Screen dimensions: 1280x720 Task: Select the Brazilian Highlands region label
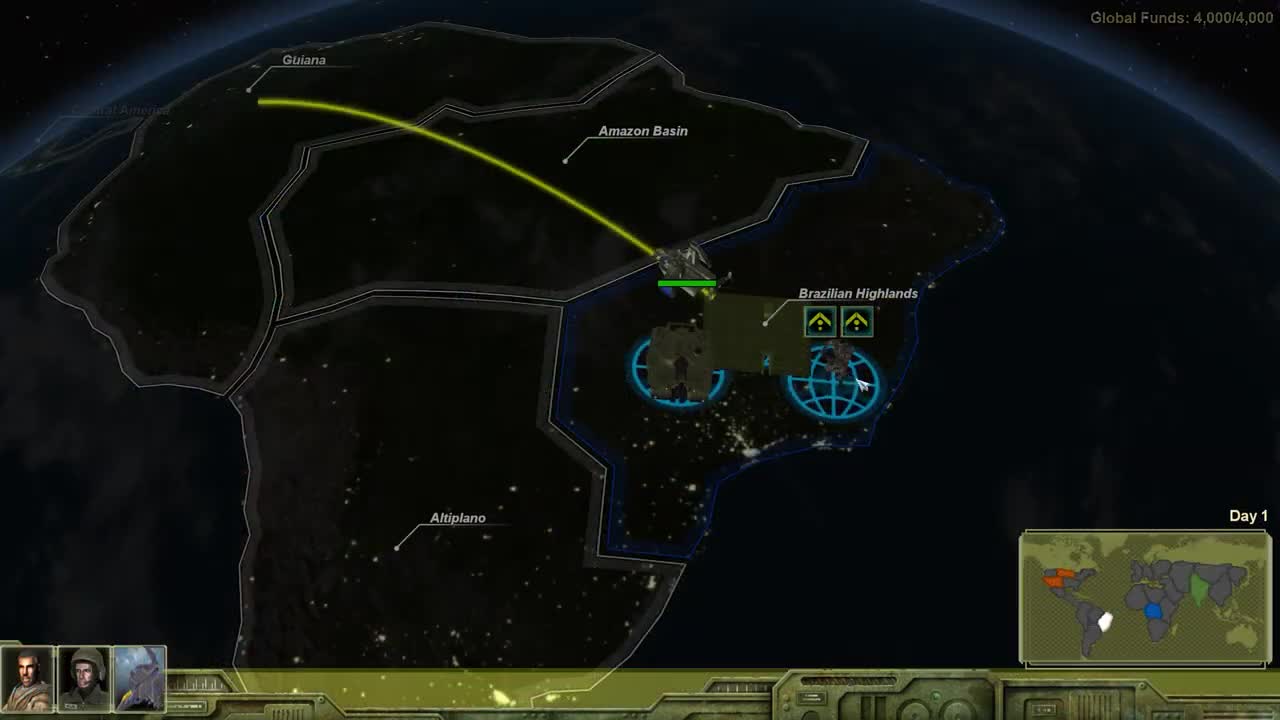[858, 294]
